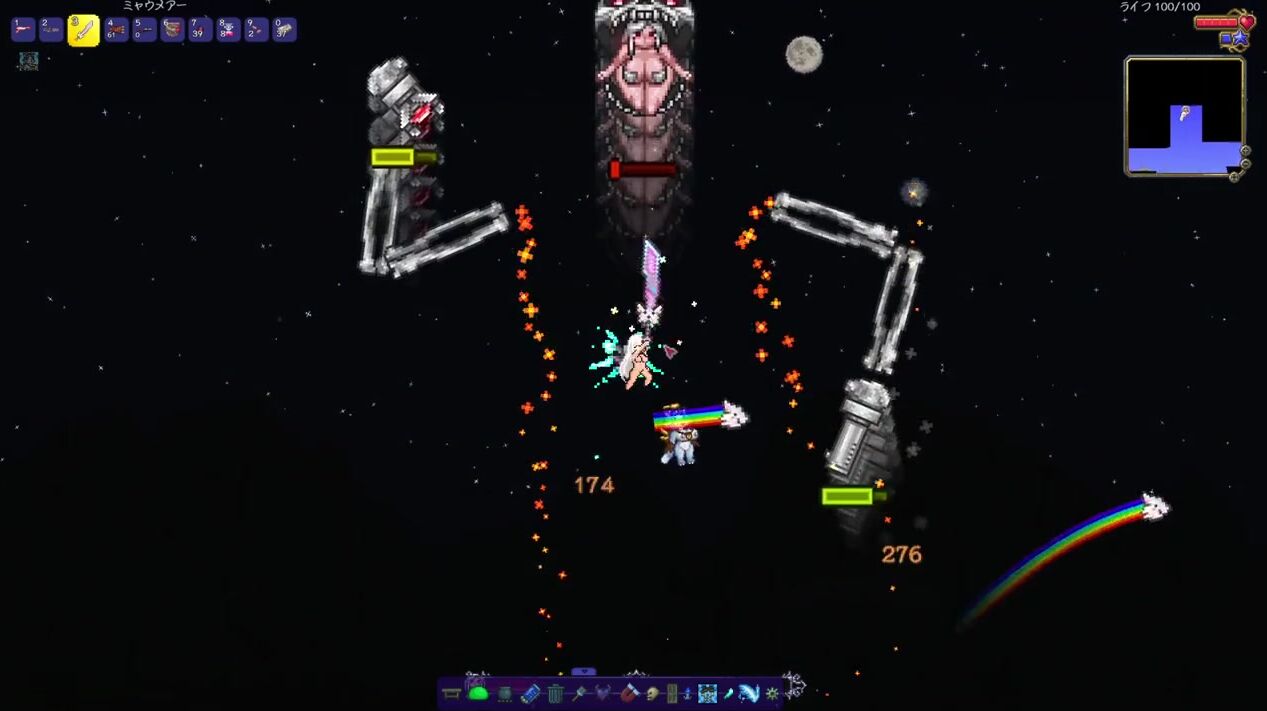The height and width of the screenshot is (711, 1267).
Task: Click the skull icon in bottom toolbar
Action: coord(652,693)
